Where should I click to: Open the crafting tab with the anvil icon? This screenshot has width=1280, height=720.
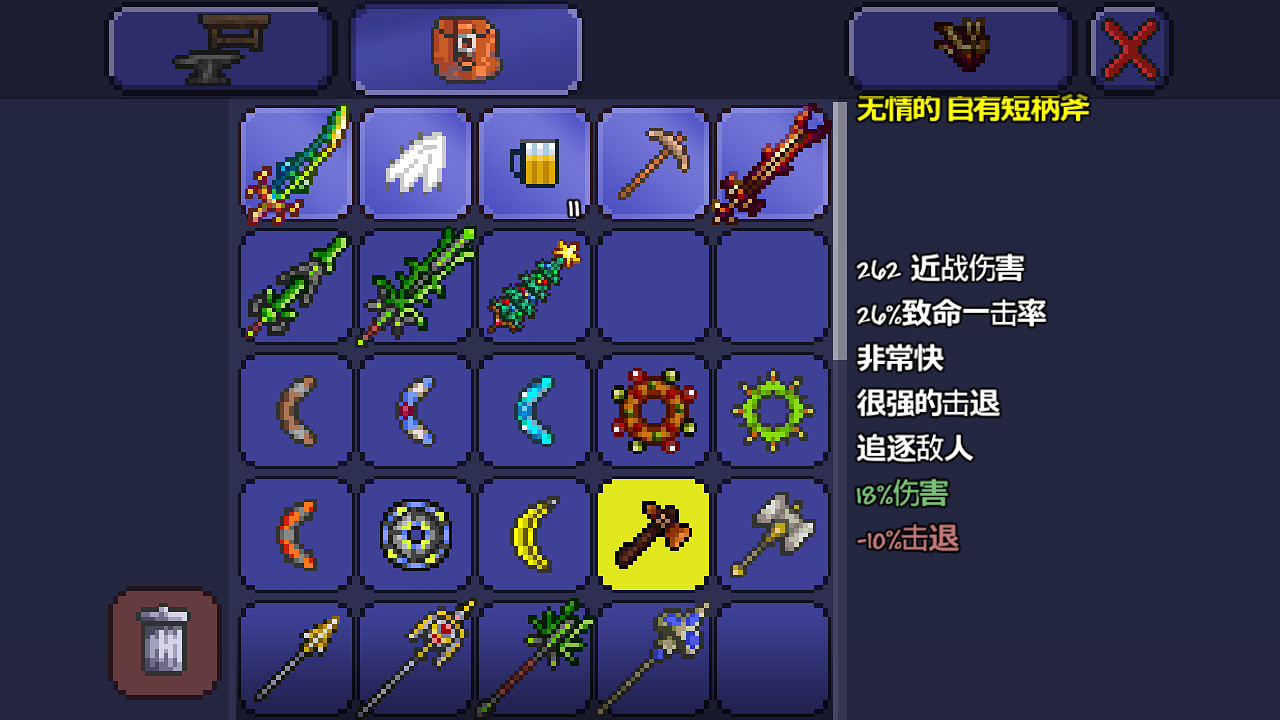[x=220, y=47]
